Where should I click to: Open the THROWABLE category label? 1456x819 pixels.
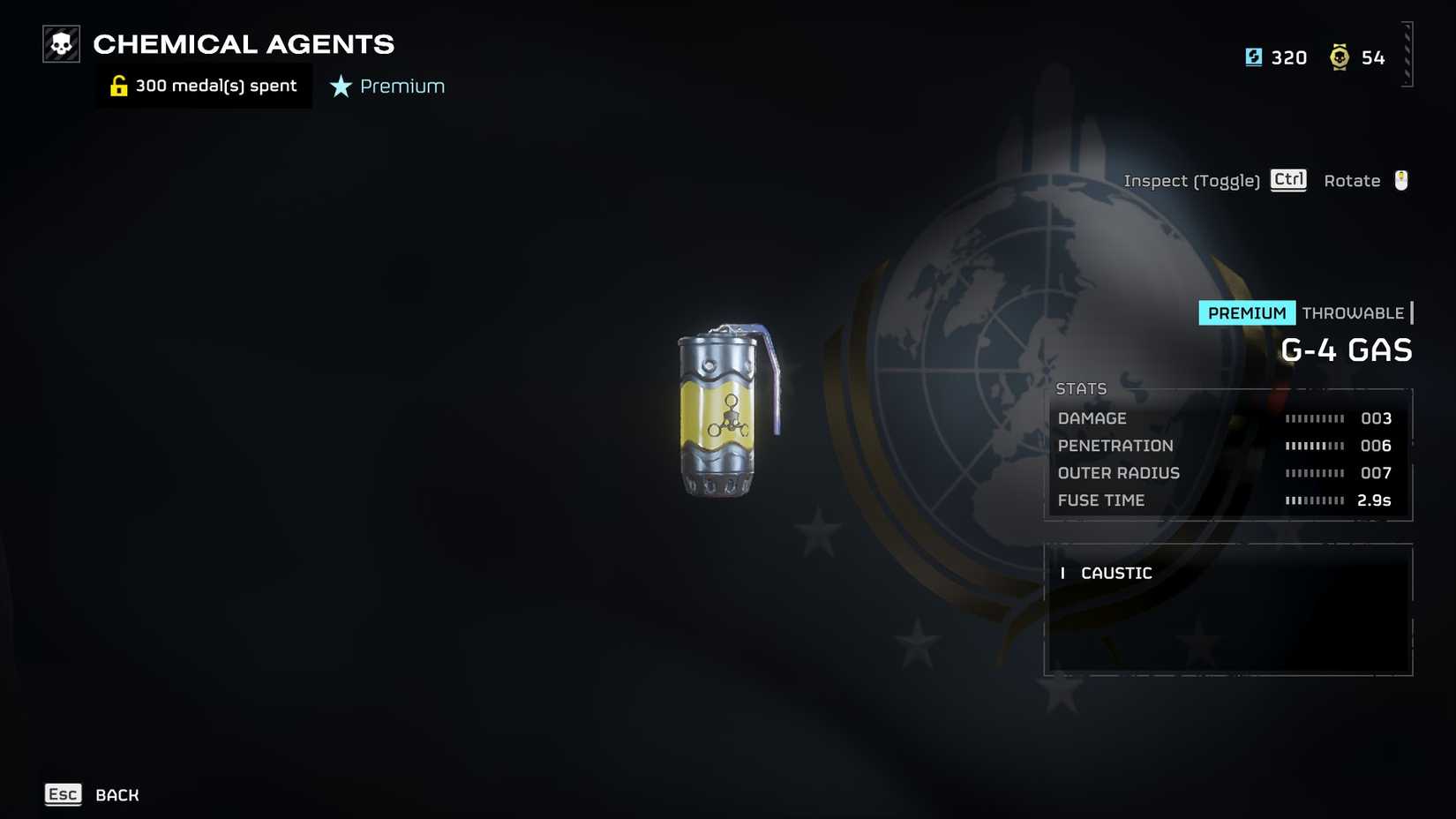(1351, 312)
